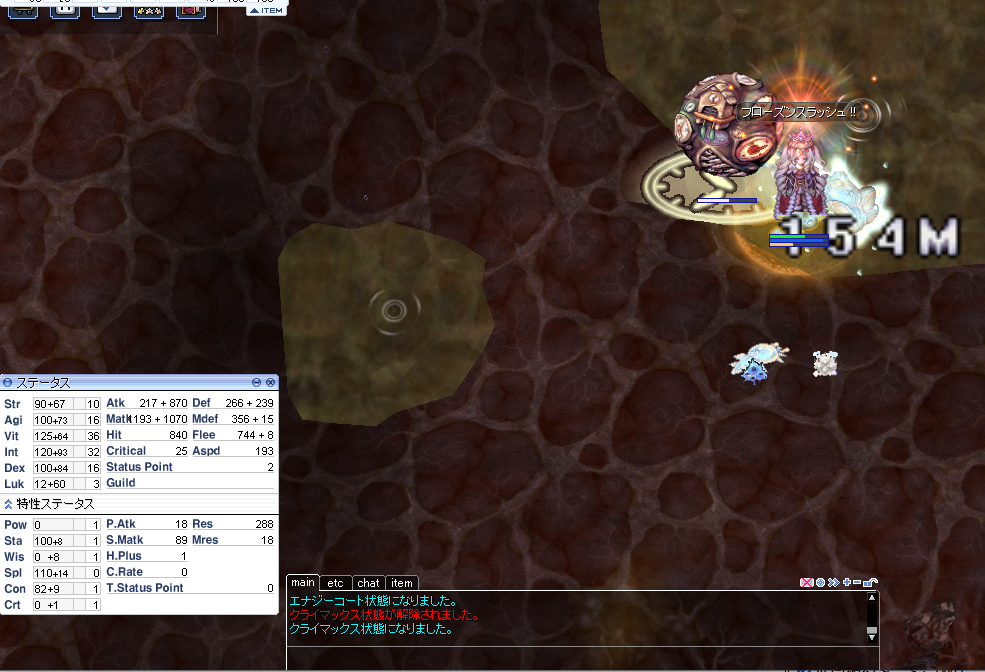Viewport: 985px width, 672px height.
Task: Close the ステータス status window
Action: 270,382
